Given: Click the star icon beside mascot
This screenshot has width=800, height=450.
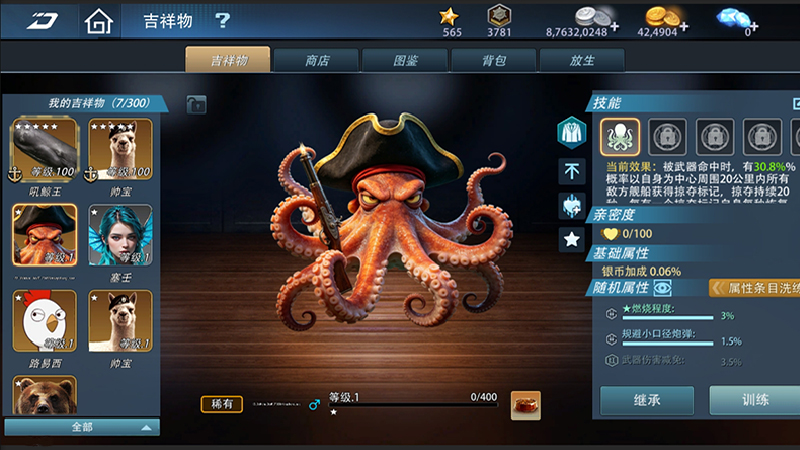Looking at the screenshot, I should 572,239.
